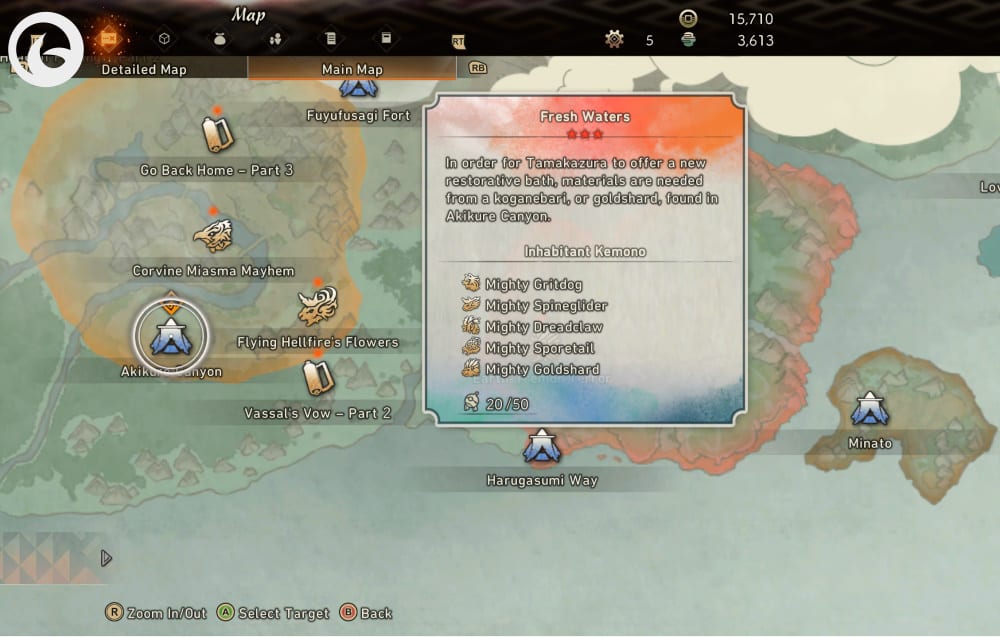The height and width of the screenshot is (637, 1000).
Task: Select the Harugasumi Way camp marker
Action: (x=541, y=447)
